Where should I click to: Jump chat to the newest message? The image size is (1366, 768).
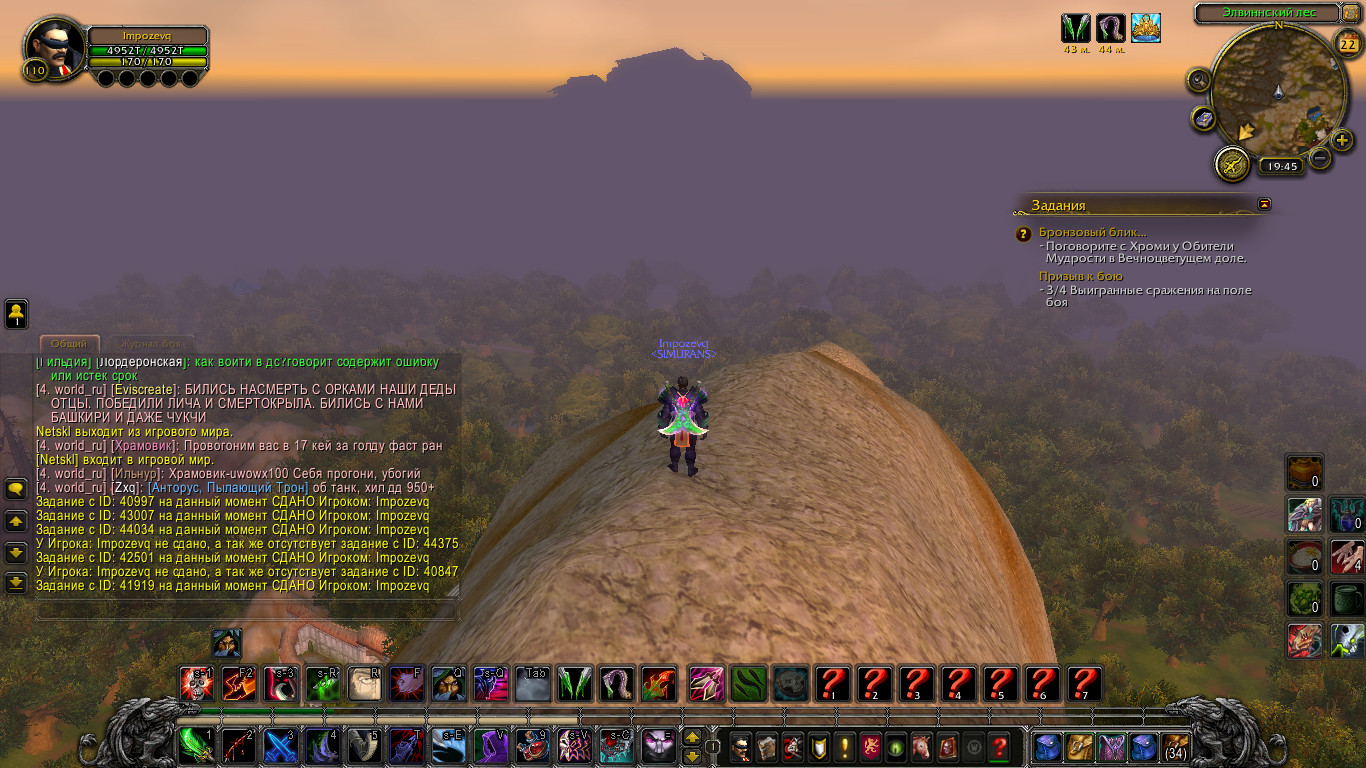tap(16, 582)
